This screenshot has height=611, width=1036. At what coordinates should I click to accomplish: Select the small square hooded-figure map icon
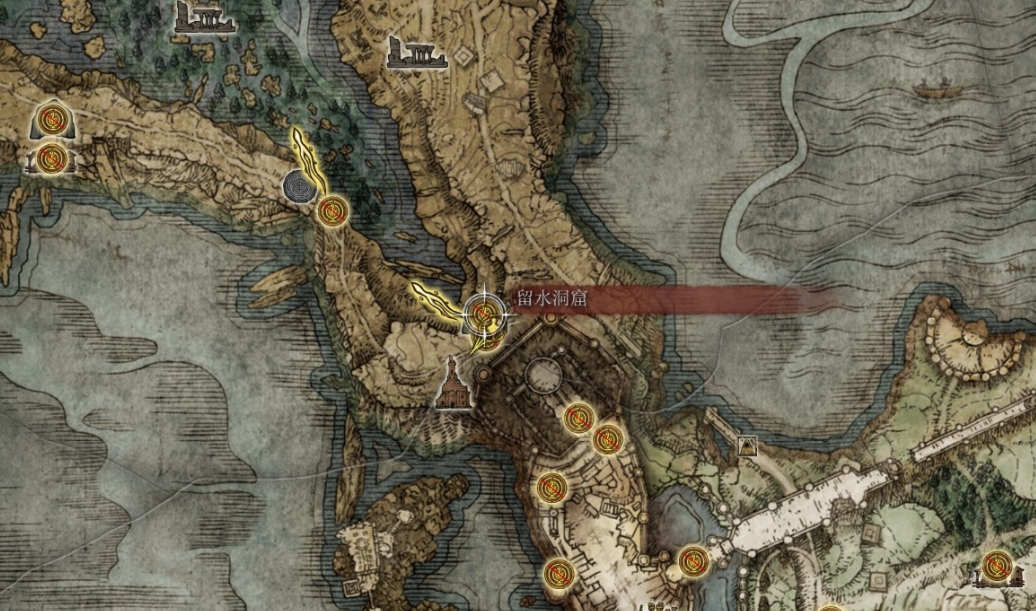(x=746, y=447)
